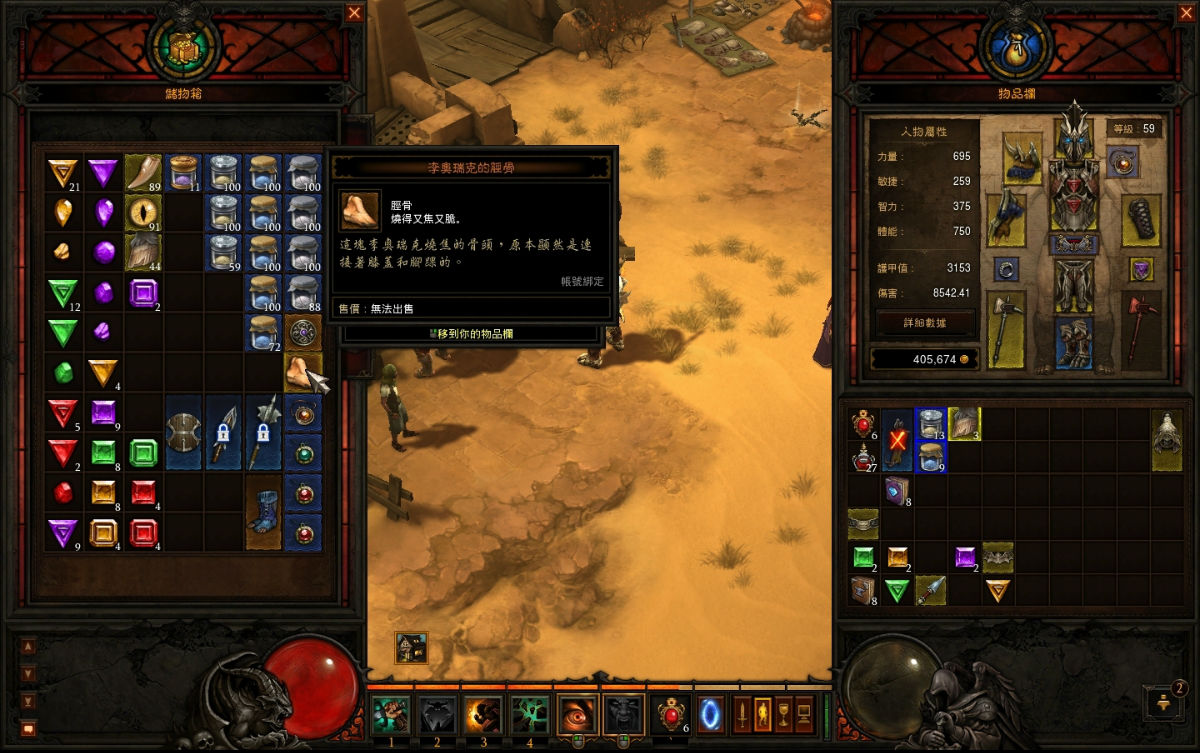Select the equipped boots slot
Viewport: 1200px width, 753px height.
pos(1075,342)
